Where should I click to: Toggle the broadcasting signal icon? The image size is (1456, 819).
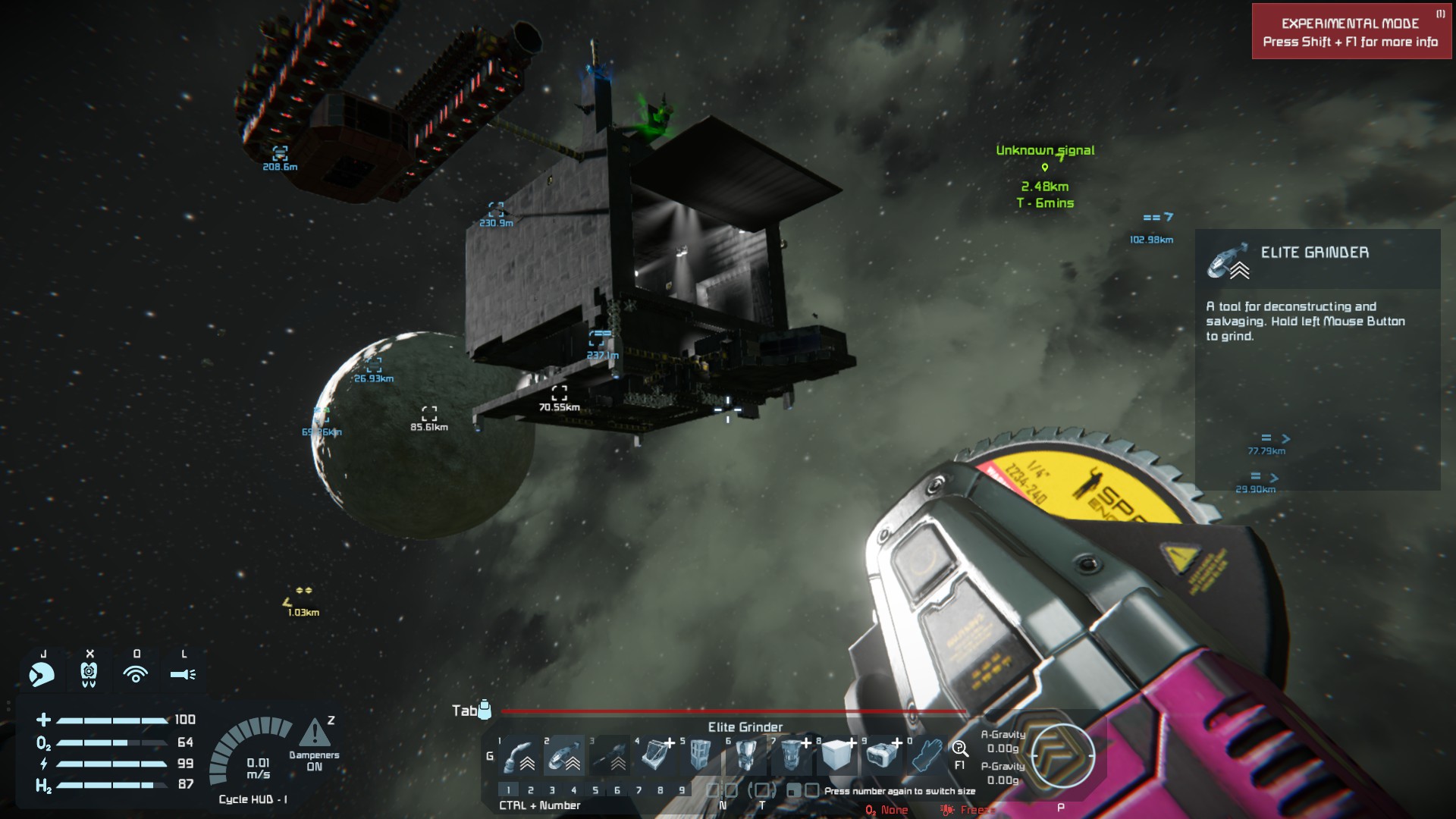[x=136, y=673]
